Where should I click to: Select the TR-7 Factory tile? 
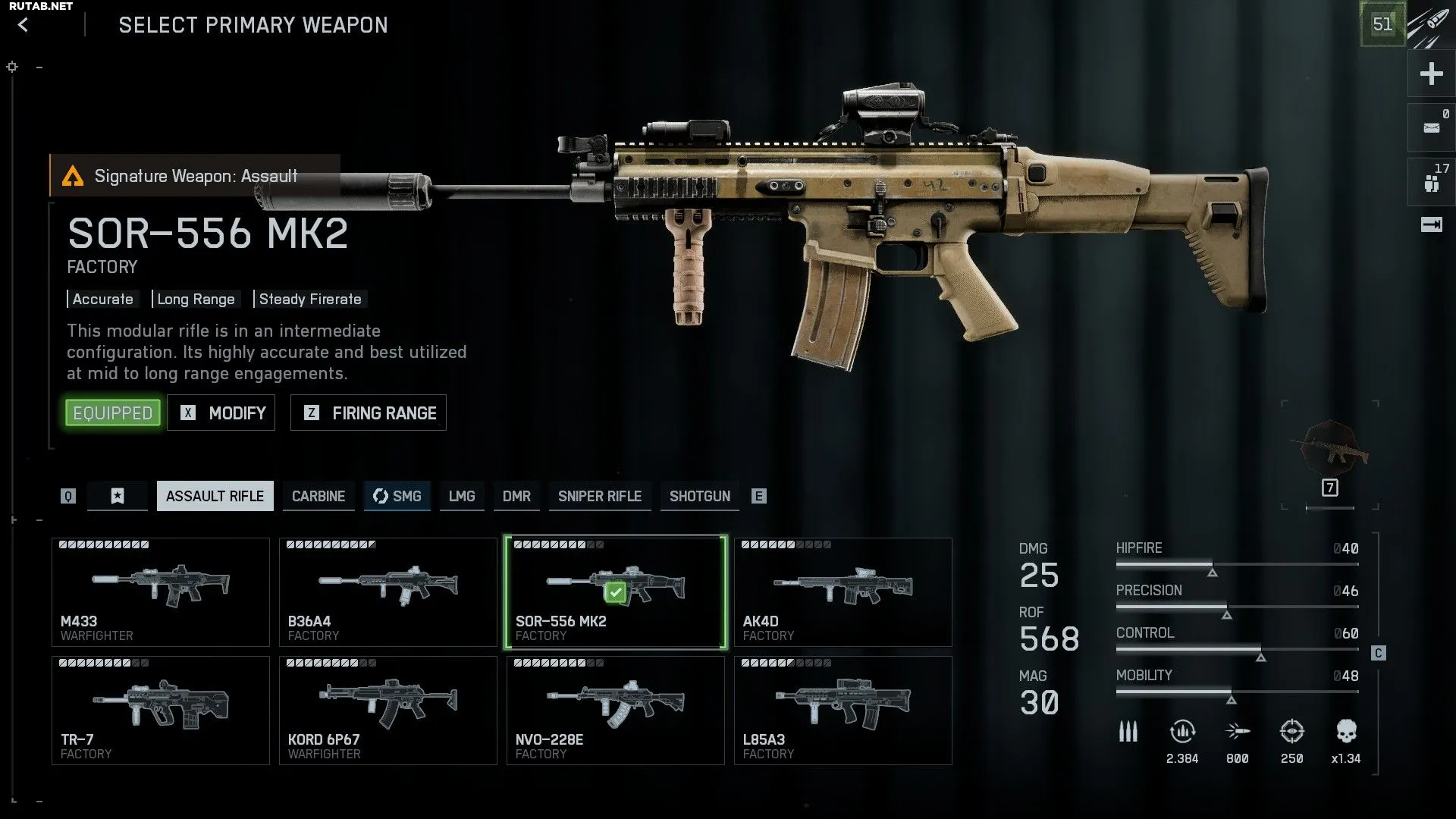point(161,711)
